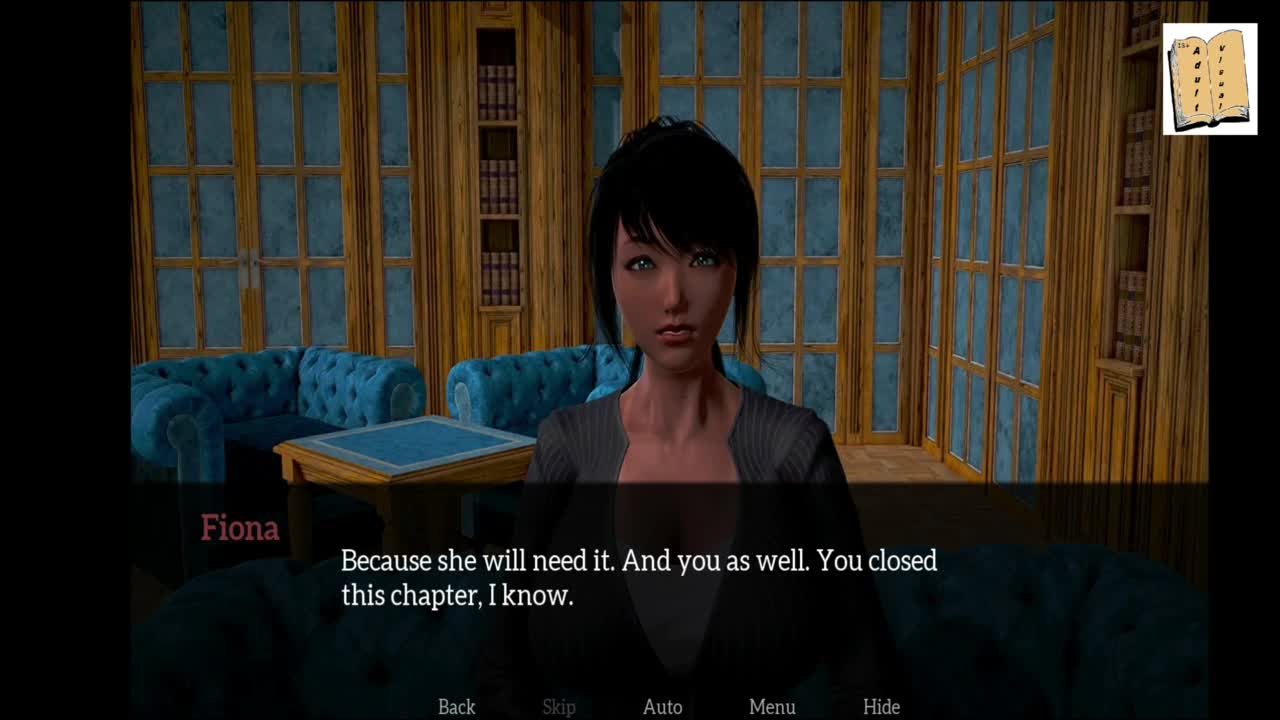
Task: Turn on Auto dialogue advance
Action: coord(662,707)
